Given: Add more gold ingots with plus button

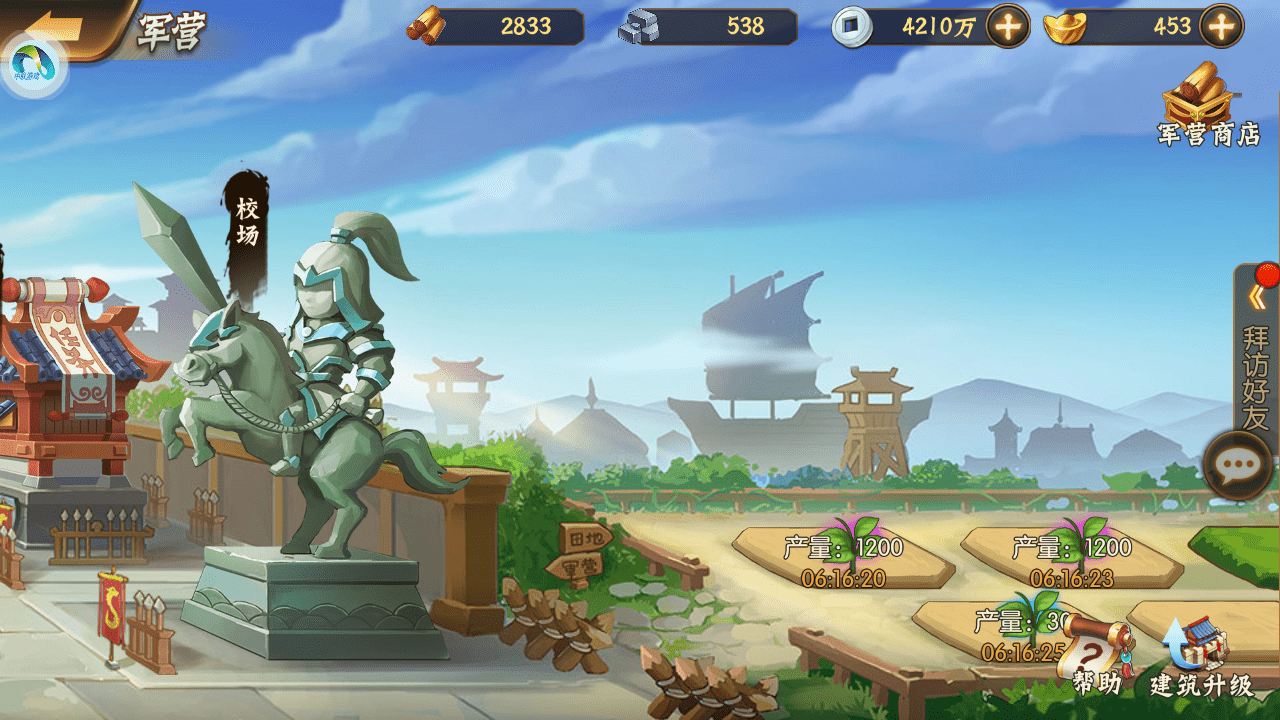Looking at the screenshot, I should click(1221, 27).
